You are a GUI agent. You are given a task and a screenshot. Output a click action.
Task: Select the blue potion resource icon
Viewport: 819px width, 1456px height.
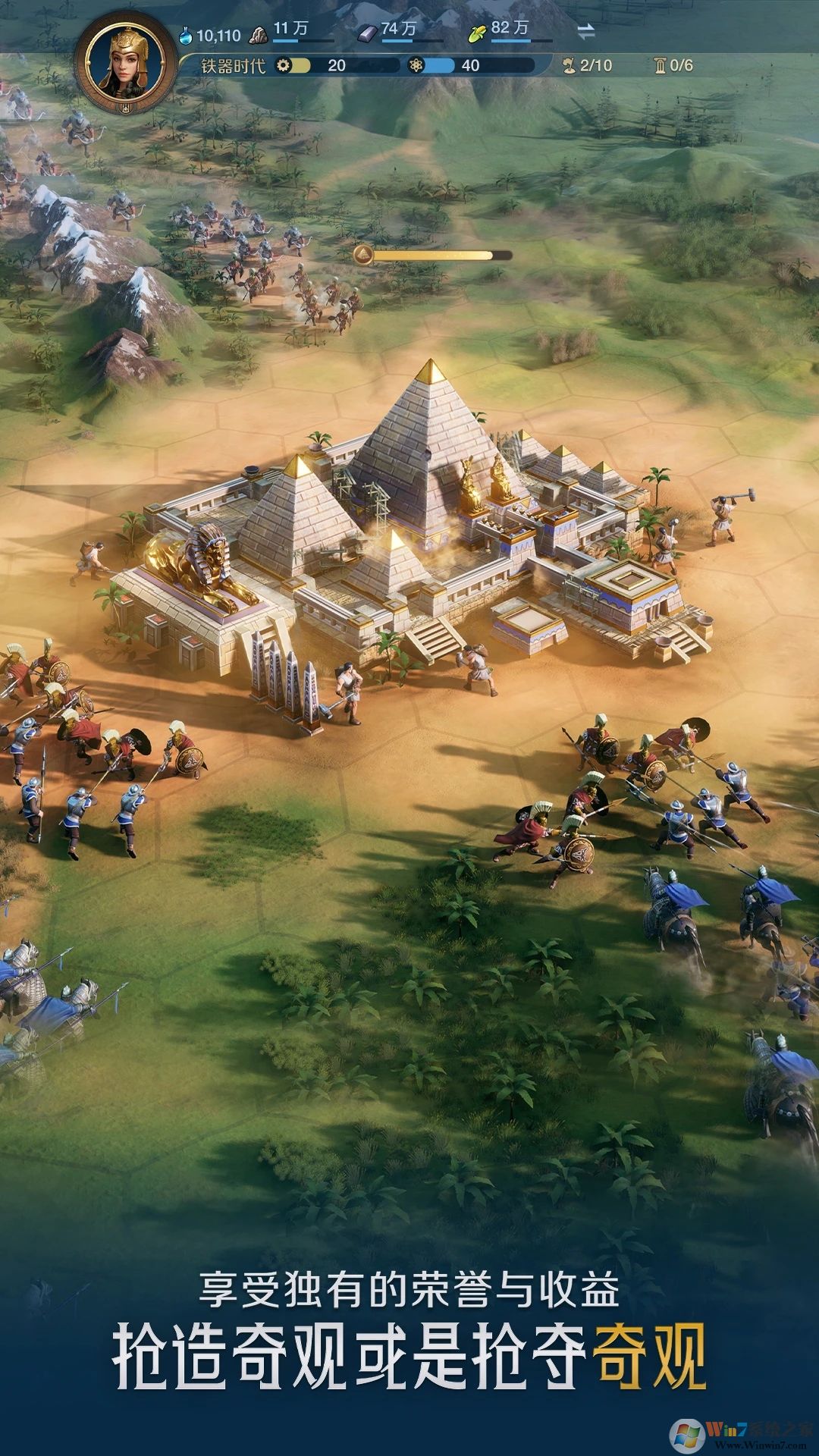coord(186,35)
